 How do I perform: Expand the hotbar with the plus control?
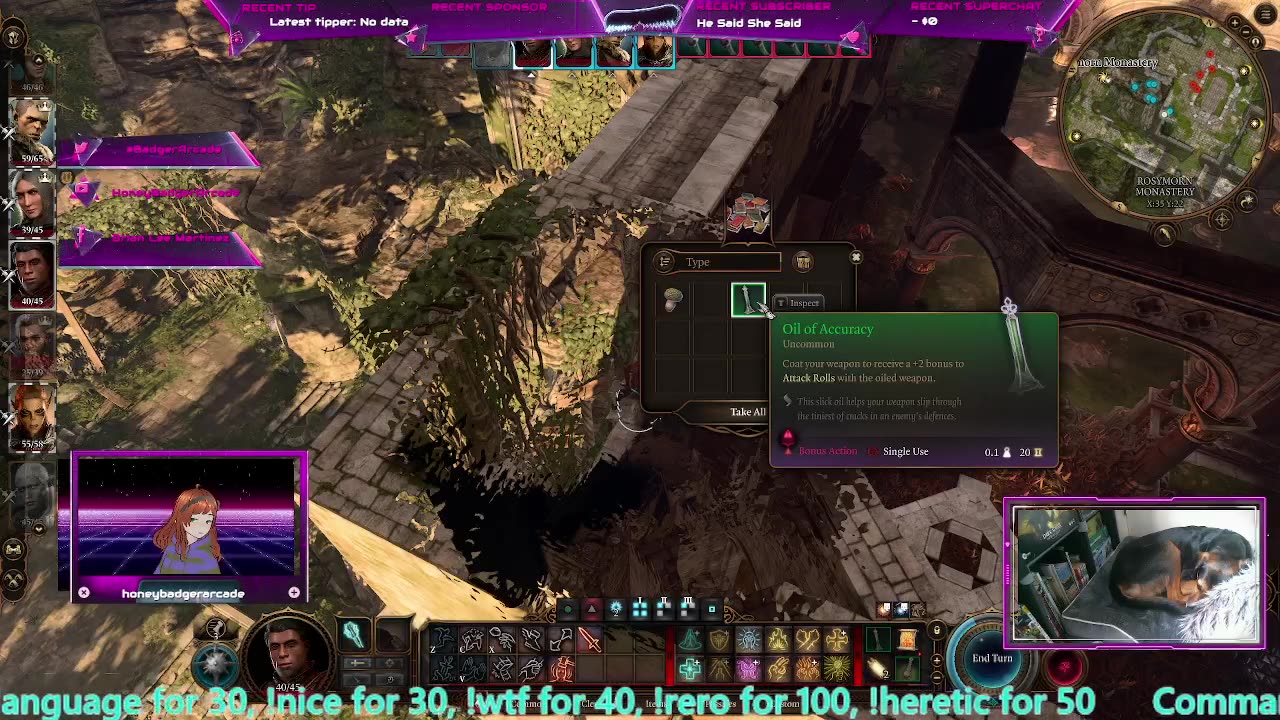[937, 660]
